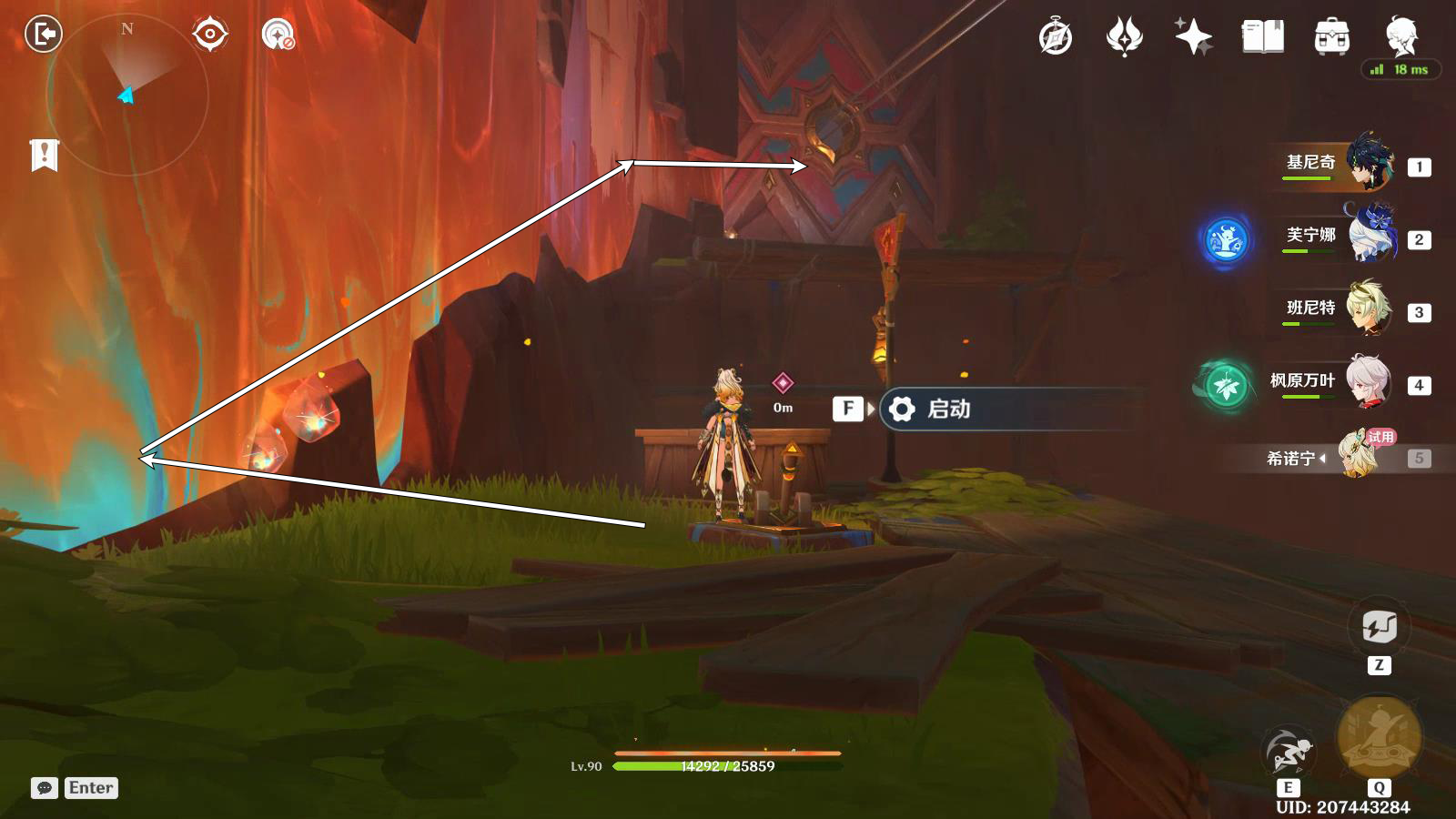The height and width of the screenshot is (819, 1456).
Task: Open the compass adventure icon
Action: click(1056, 37)
